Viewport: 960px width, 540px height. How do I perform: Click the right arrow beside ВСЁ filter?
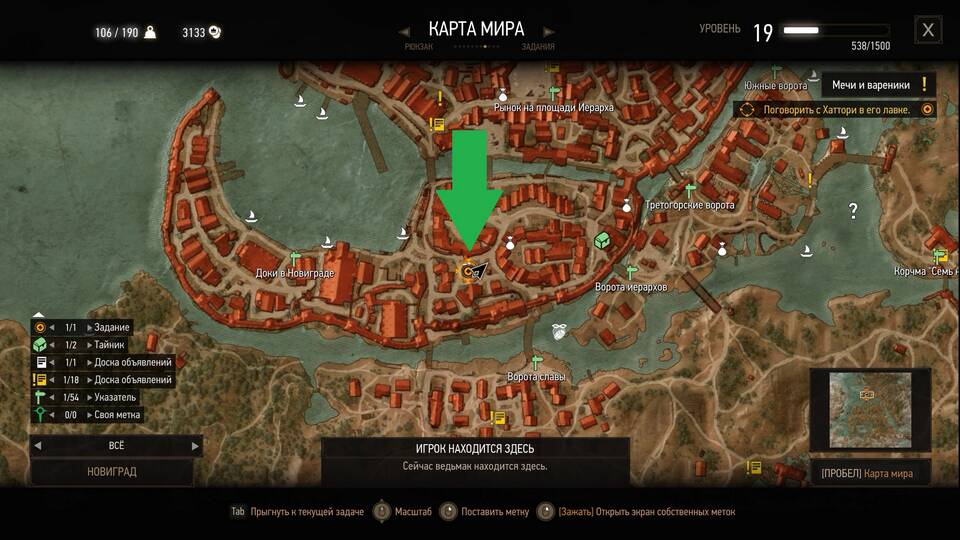click(x=195, y=446)
